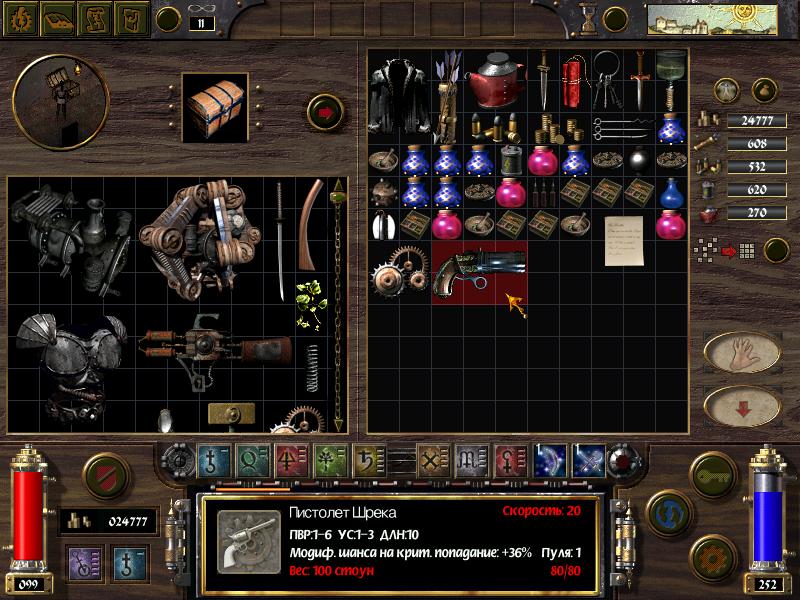The height and width of the screenshot is (600, 800).
Task: Pick the ring of keys
Action: coord(605,78)
